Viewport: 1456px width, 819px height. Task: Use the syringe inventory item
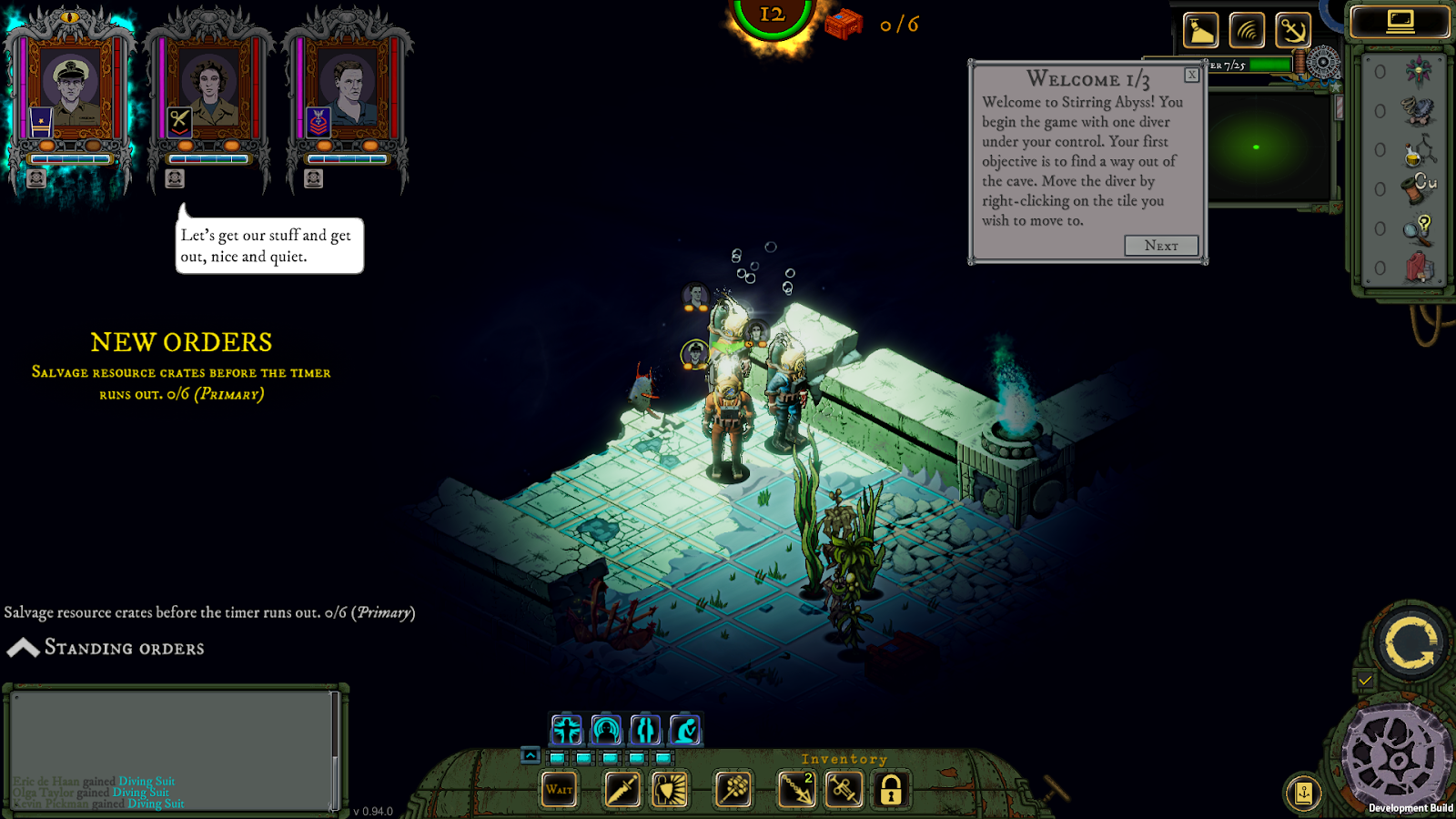point(844,789)
